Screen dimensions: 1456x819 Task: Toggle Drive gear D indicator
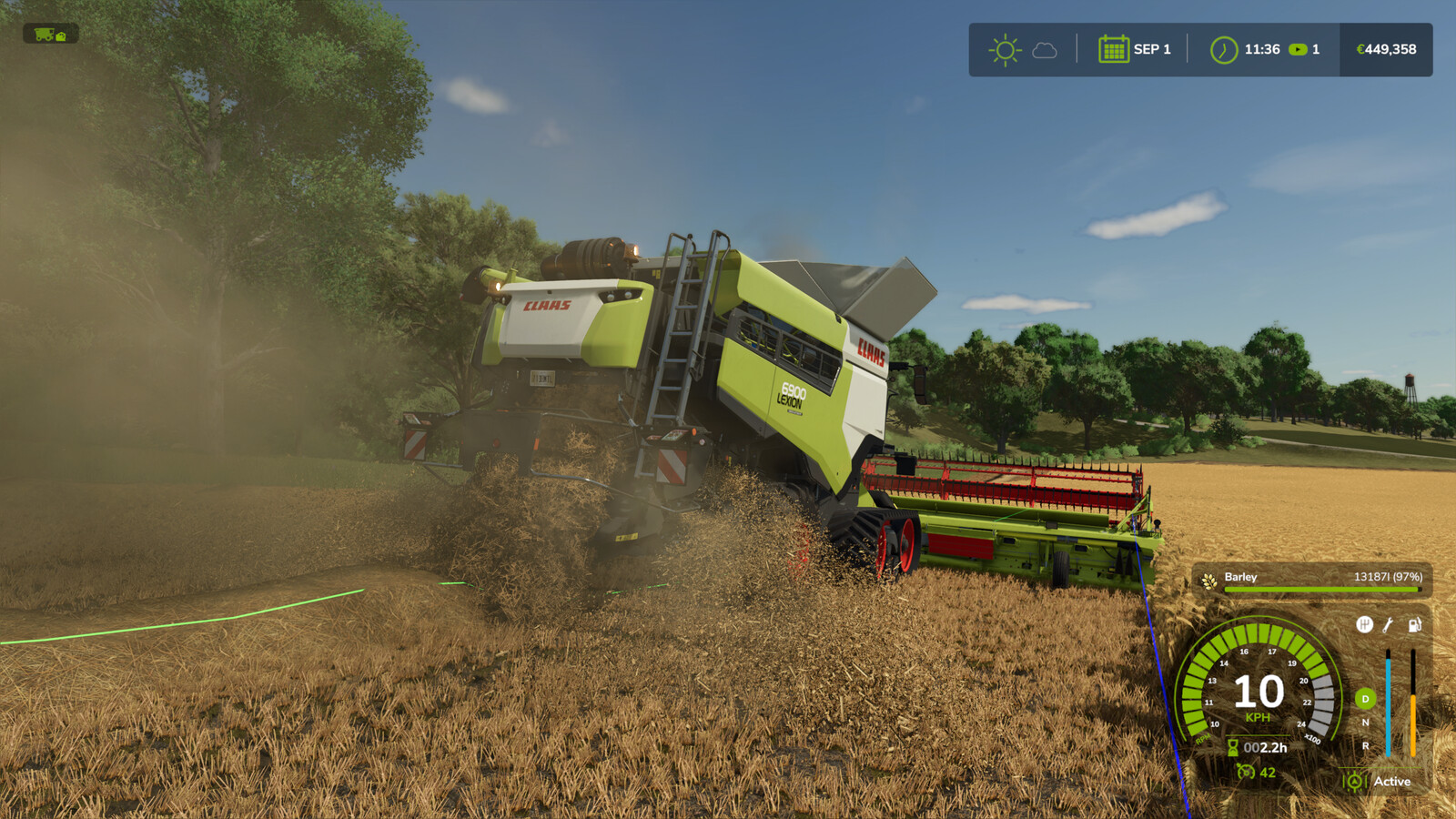click(x=1365, y=699)
